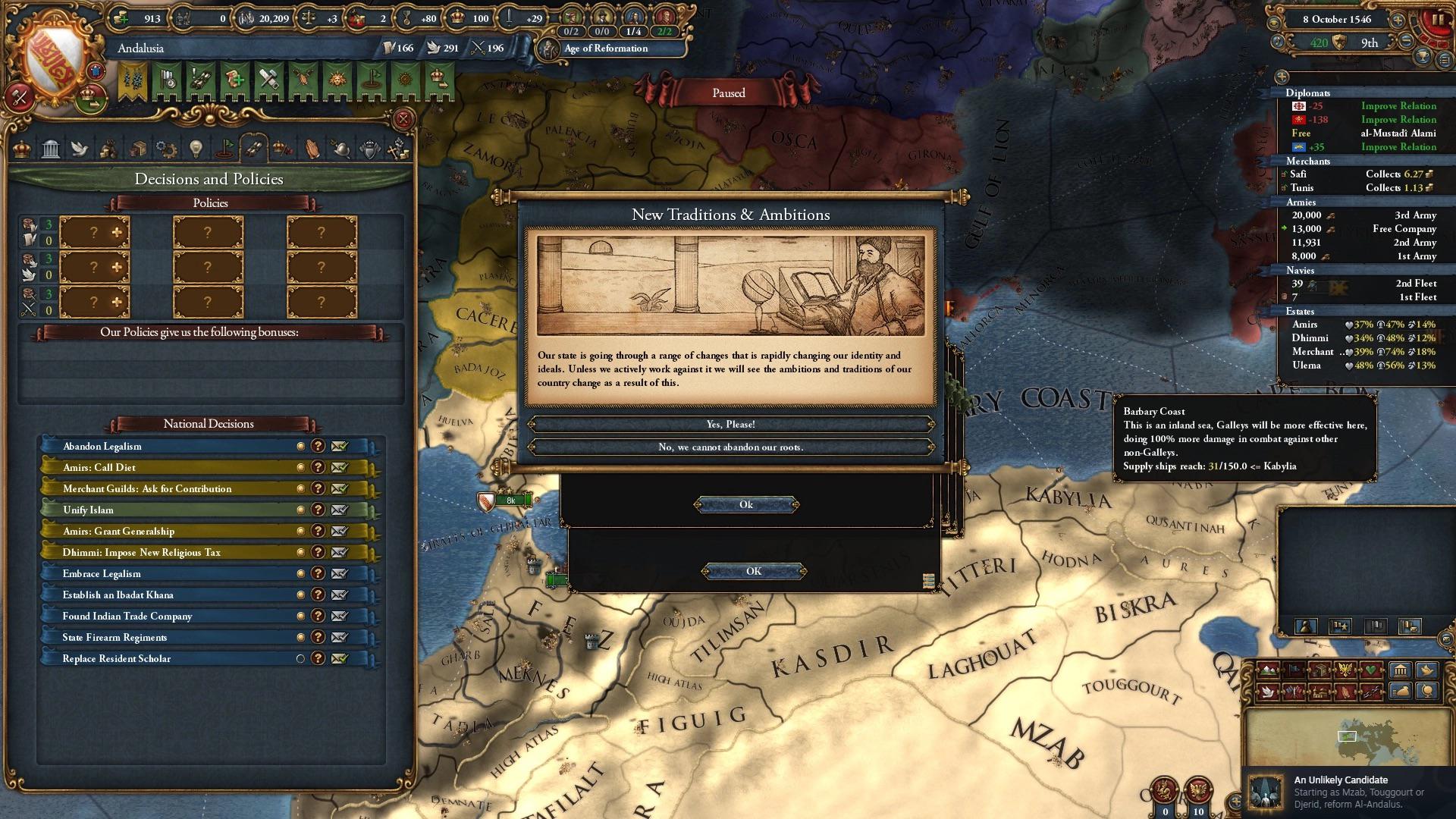Open the Replace Resident Scholar decision
Image resolution: width=1456 pixels, height=819 pixels.
click(x=117, y=658)
